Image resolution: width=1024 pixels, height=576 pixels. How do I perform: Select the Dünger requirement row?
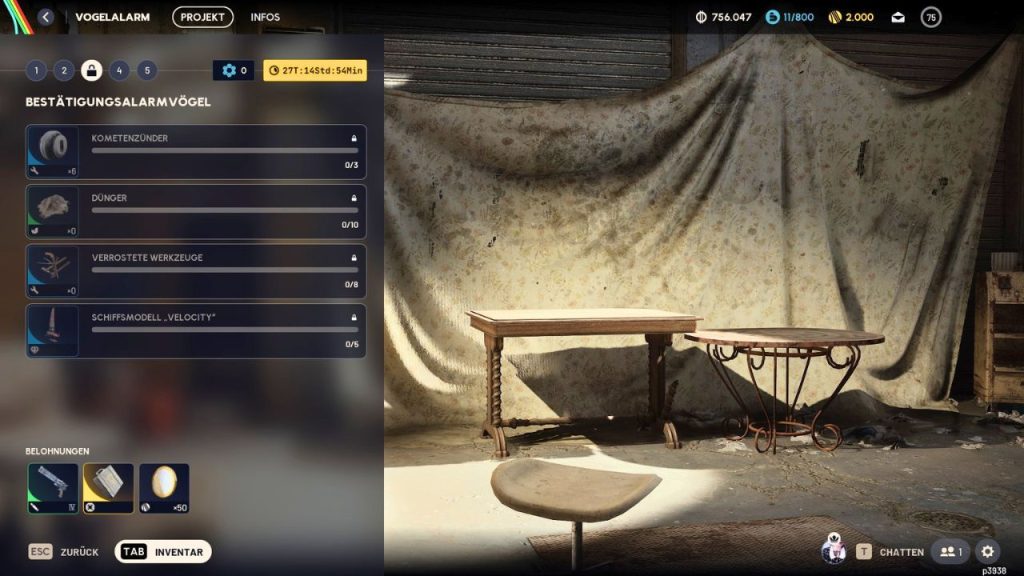(196, 212)
